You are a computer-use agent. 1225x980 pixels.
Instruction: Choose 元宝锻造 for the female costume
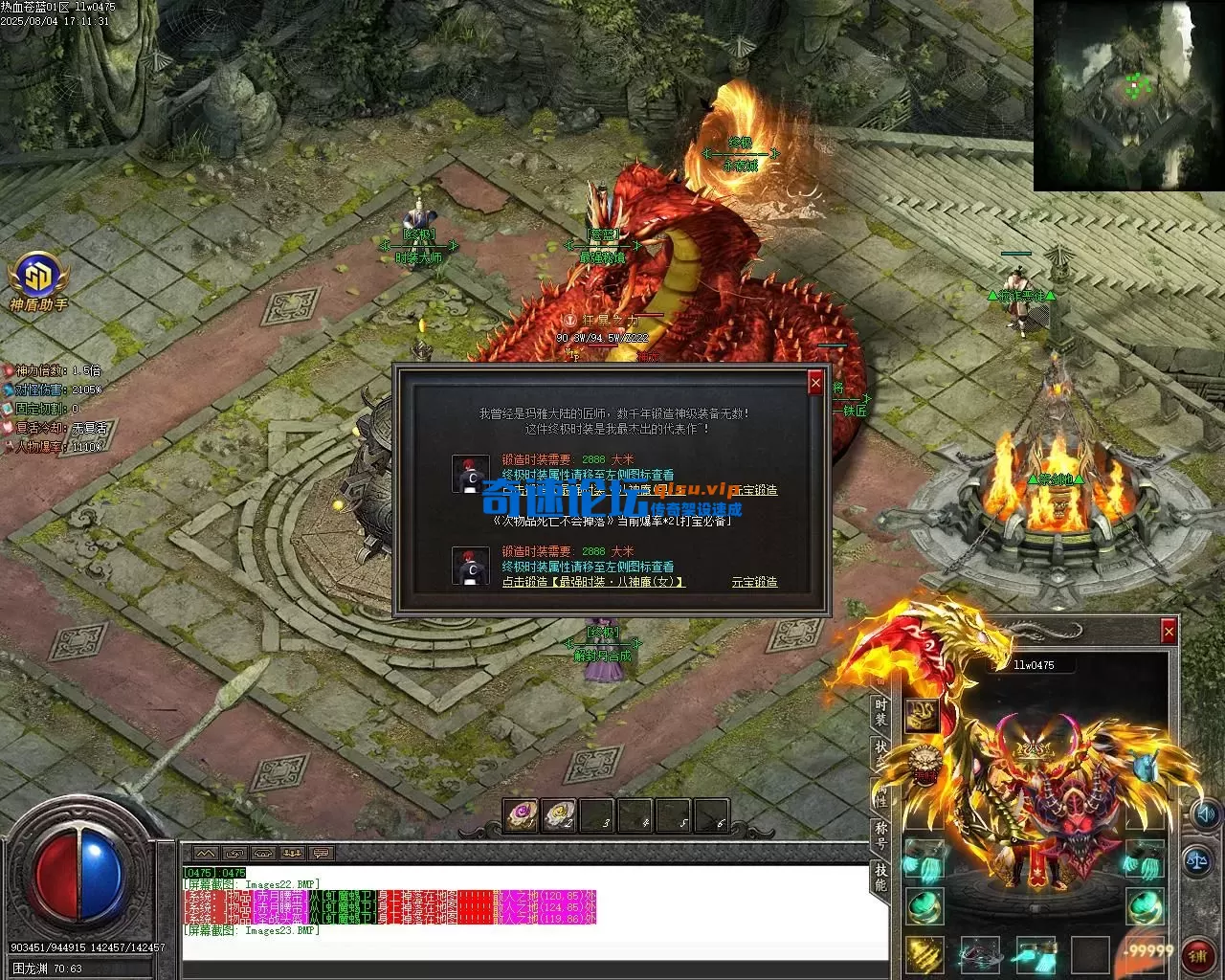[754, 582]
